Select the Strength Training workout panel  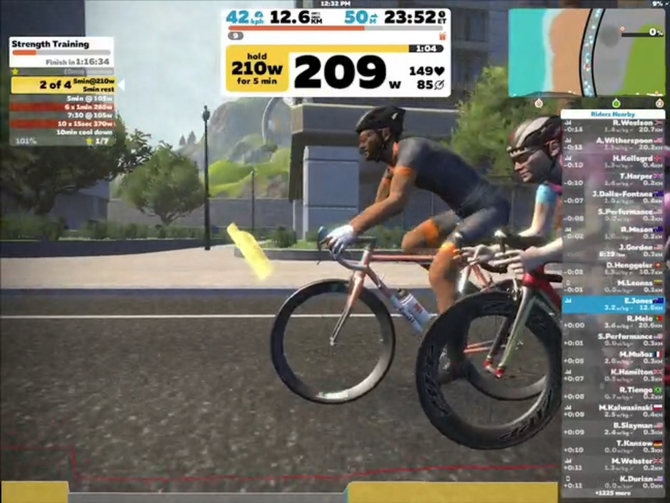[x=61, y=45]
